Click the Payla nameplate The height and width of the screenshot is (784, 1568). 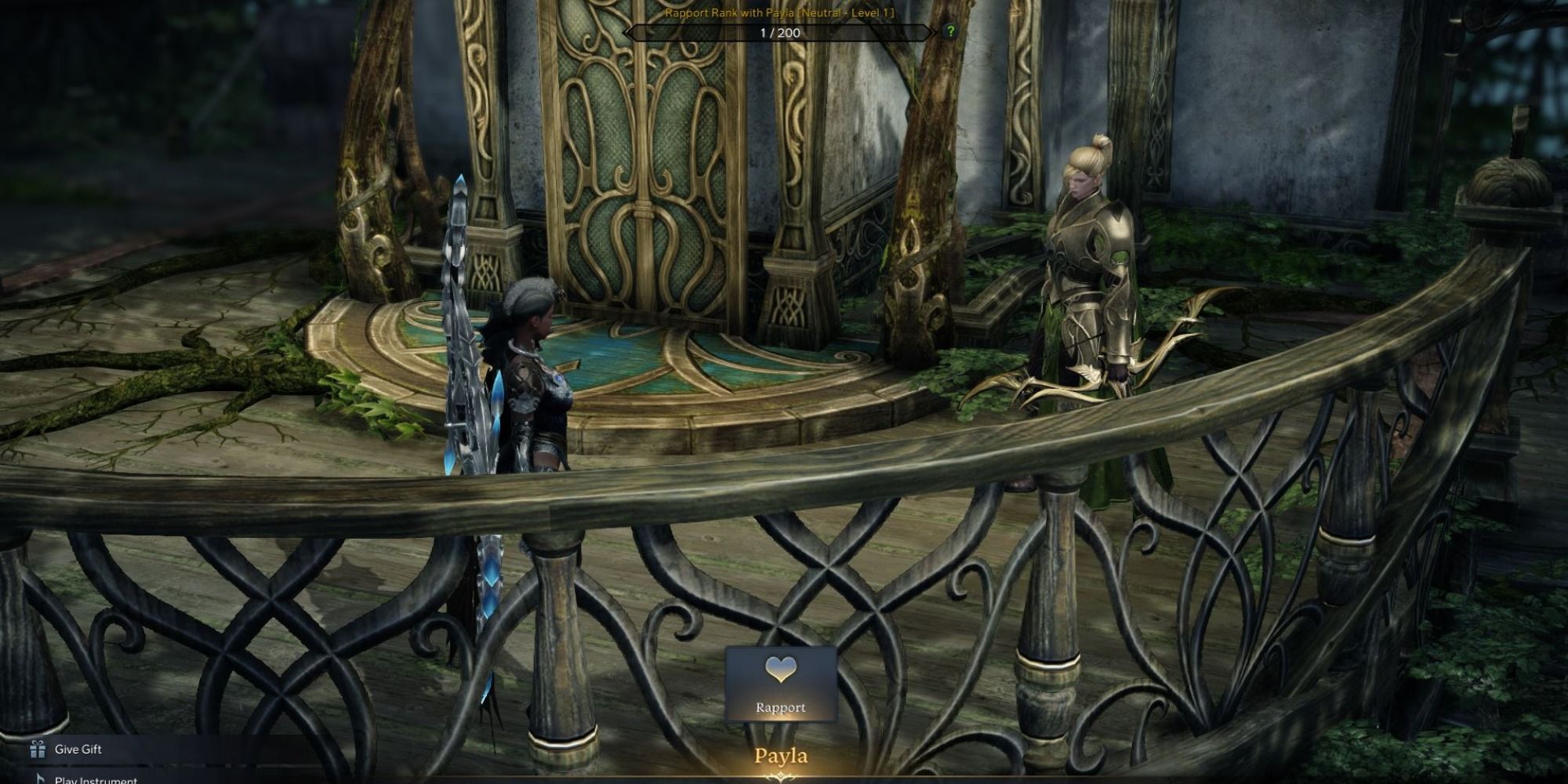[779, 756]
